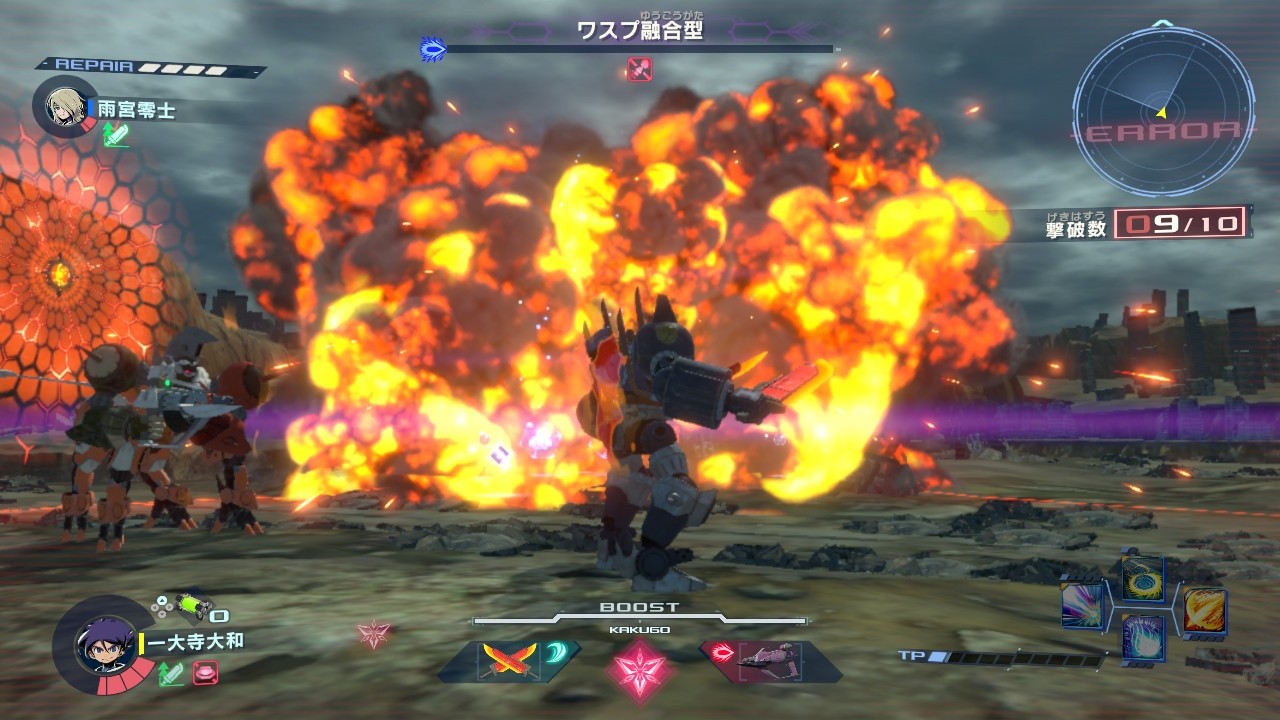
Task: Inspect the red status icon below player name
Action: coord(205,673)
